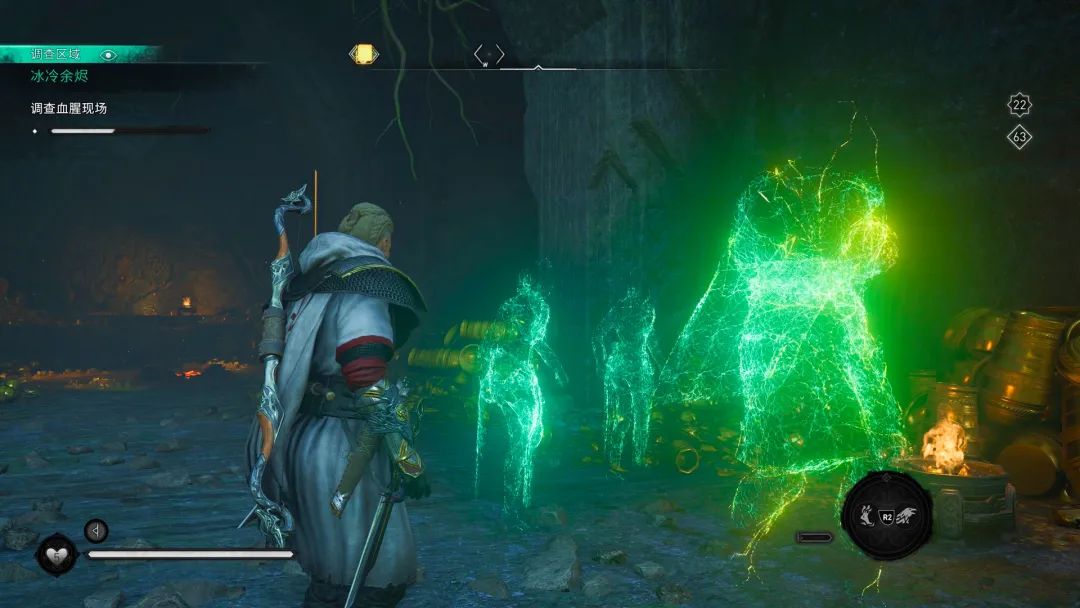Image resolution: width=1080 pixels, height=608 pixels.
Task: Click the hollow diamond compass marker
Action: (489, 54)
